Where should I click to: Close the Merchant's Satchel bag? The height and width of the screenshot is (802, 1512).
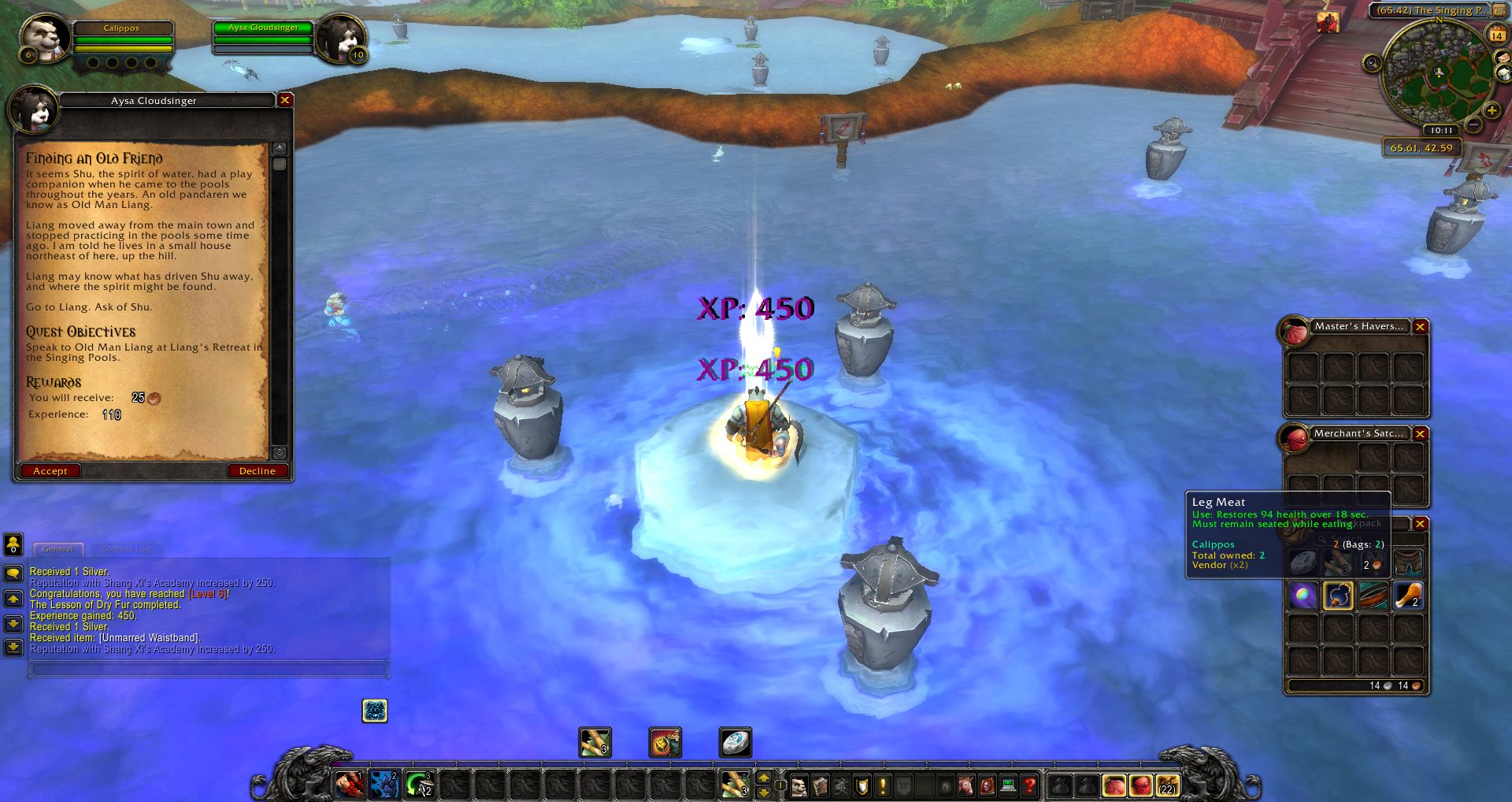coord(1420,434)
